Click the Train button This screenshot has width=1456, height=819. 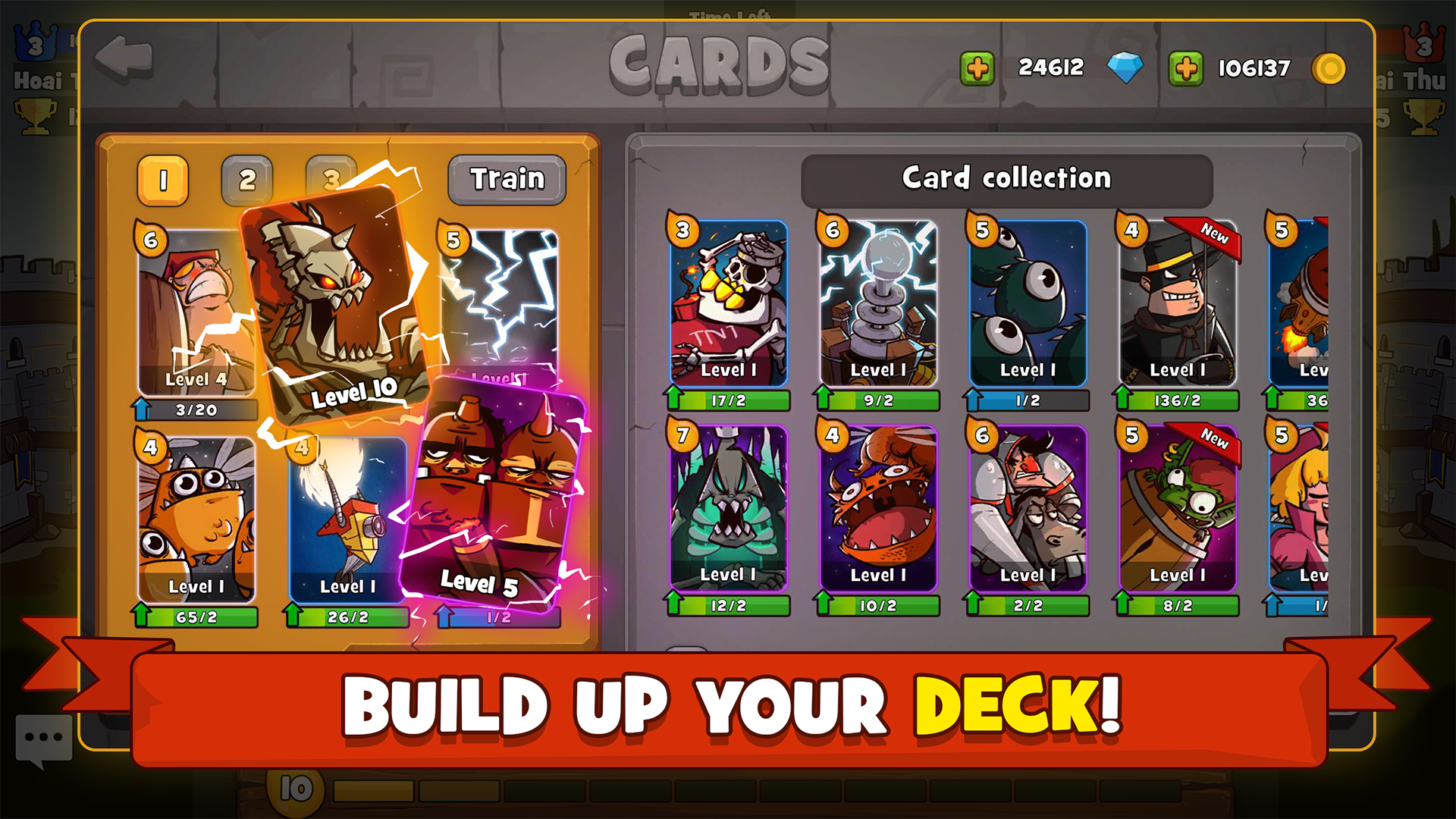tap(507, 179)
